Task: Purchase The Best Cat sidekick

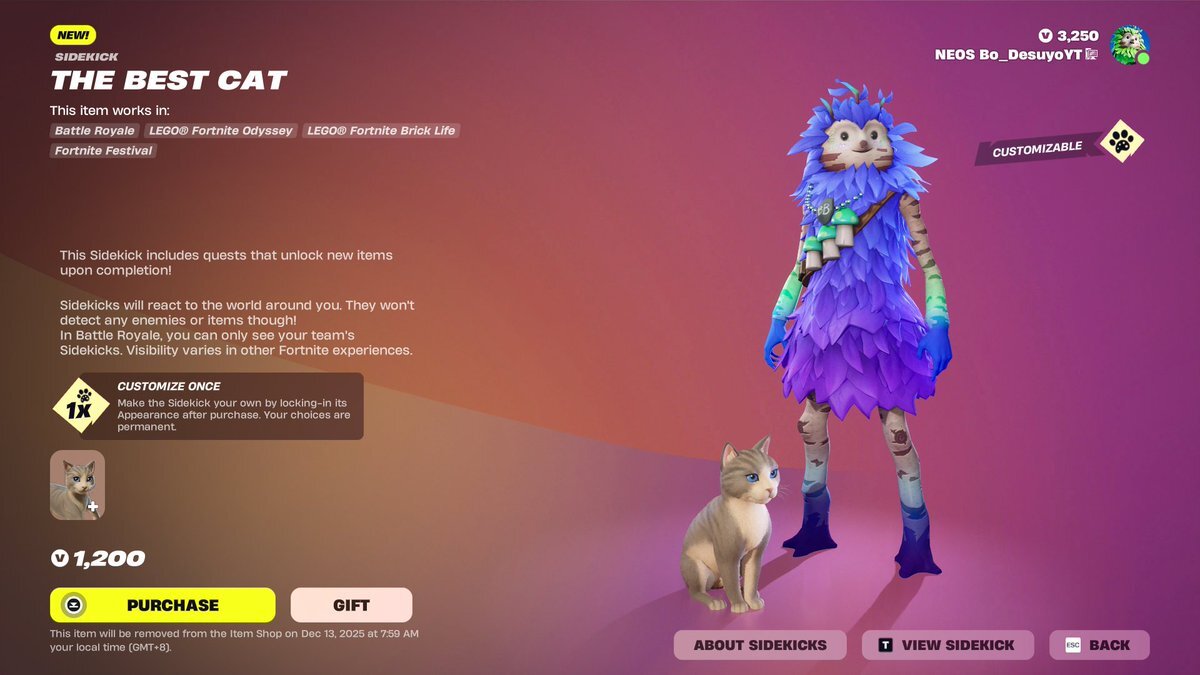Action: [162, 605]
